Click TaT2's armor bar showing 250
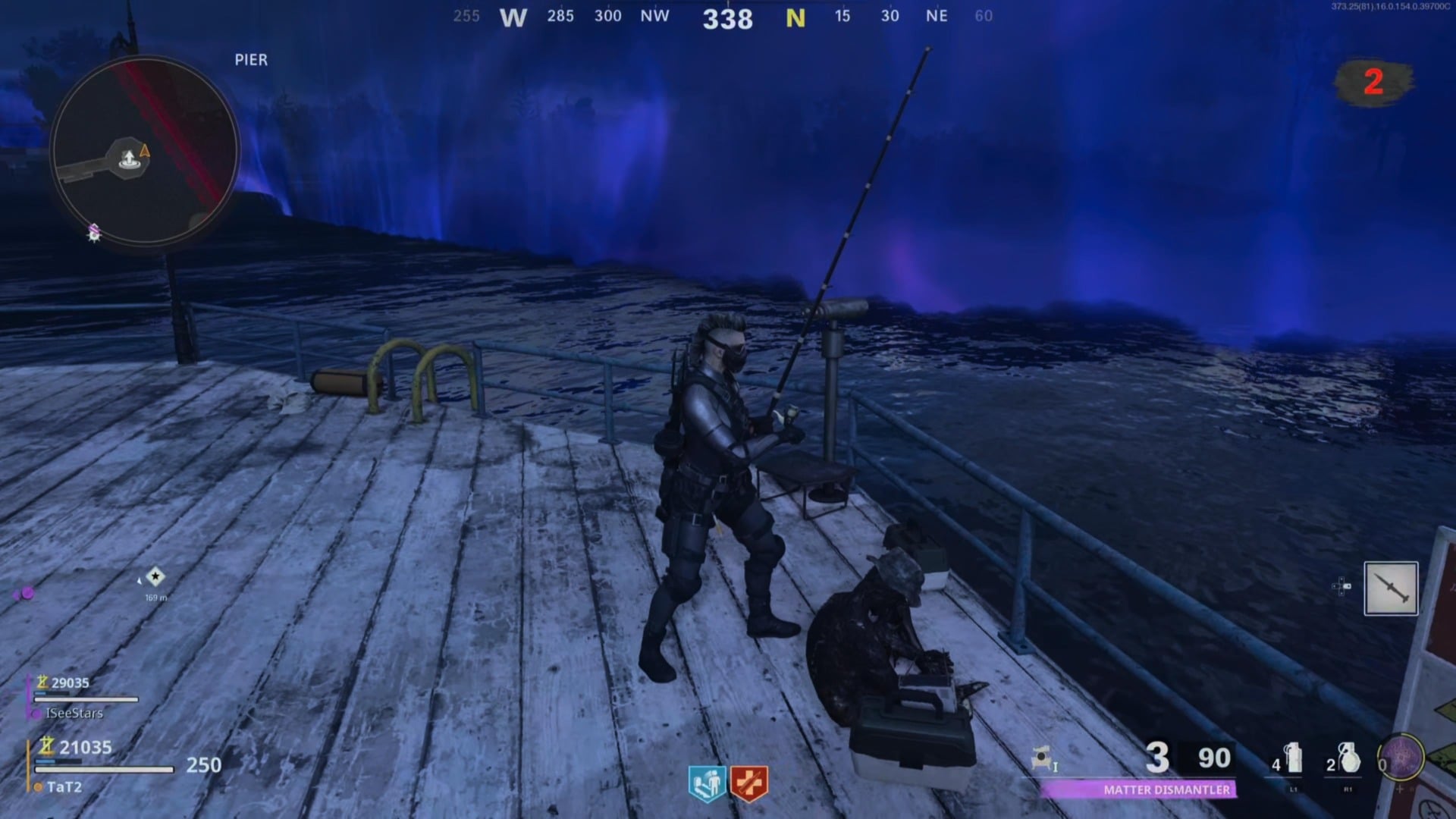This screenshot has height=819, width=1456. pos(106,768)
